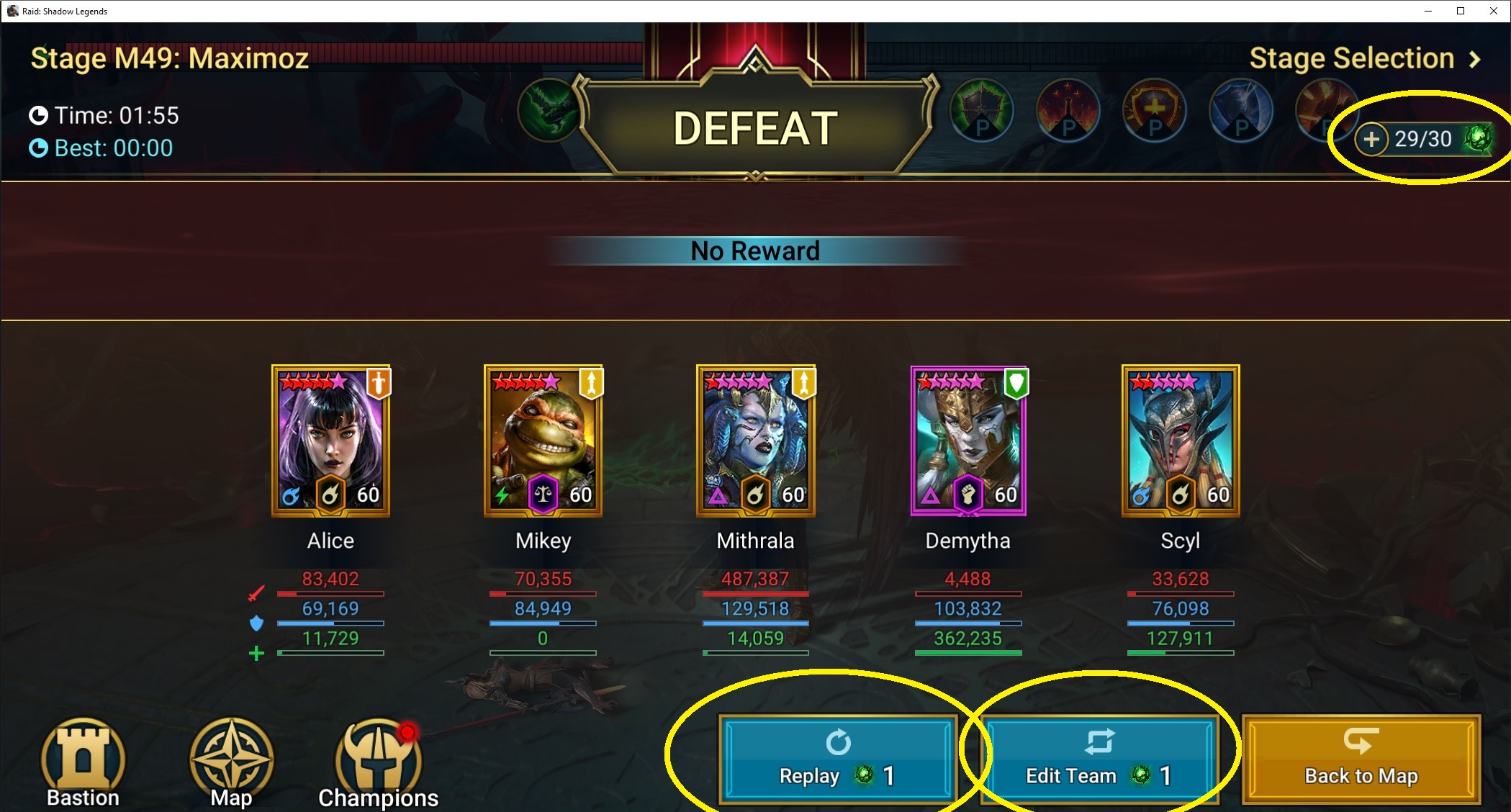
Task: Select Alice's champion portrait
Action: point(330,441)
